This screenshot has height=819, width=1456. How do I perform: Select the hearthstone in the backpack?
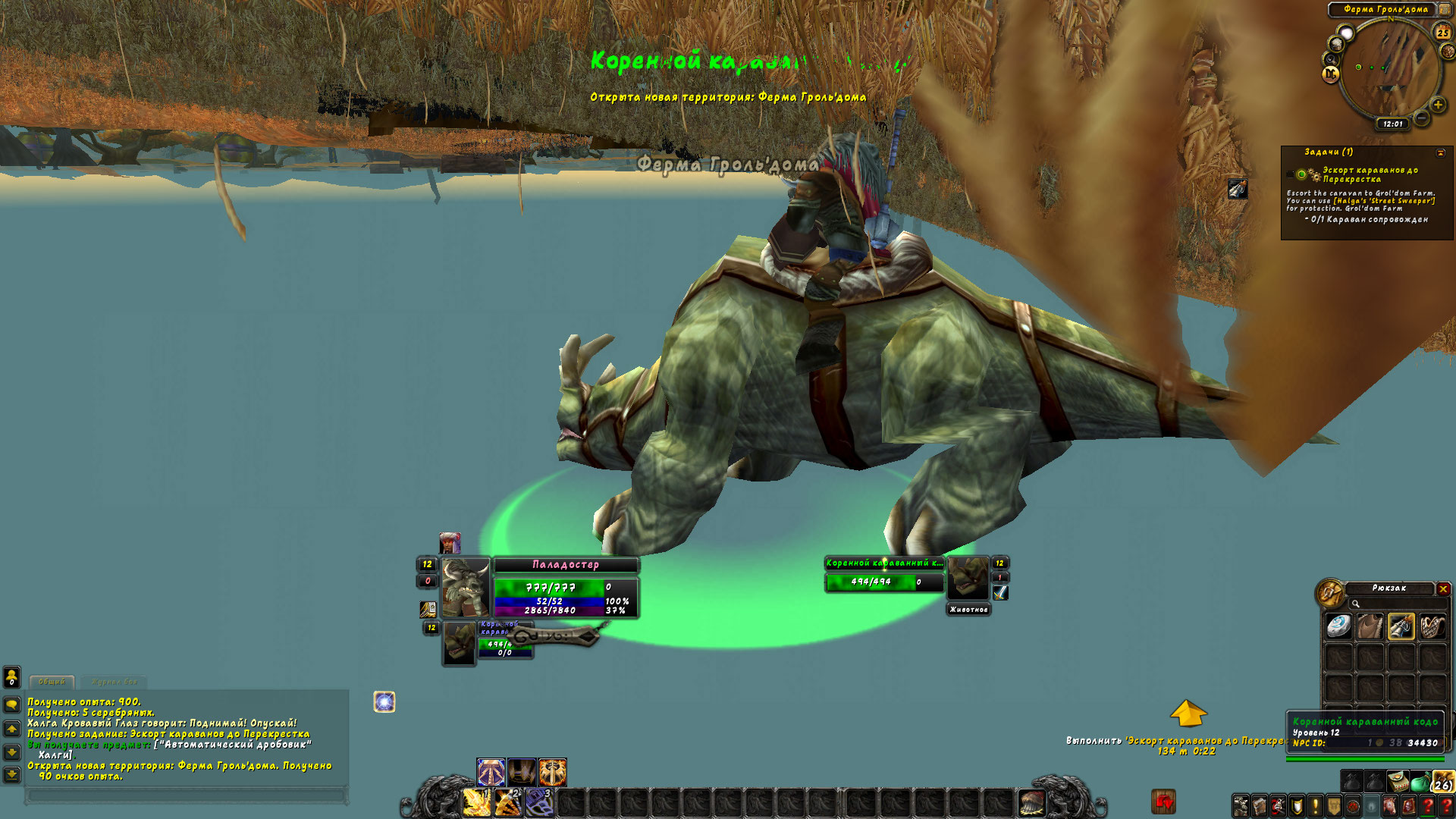[1338, 626]
